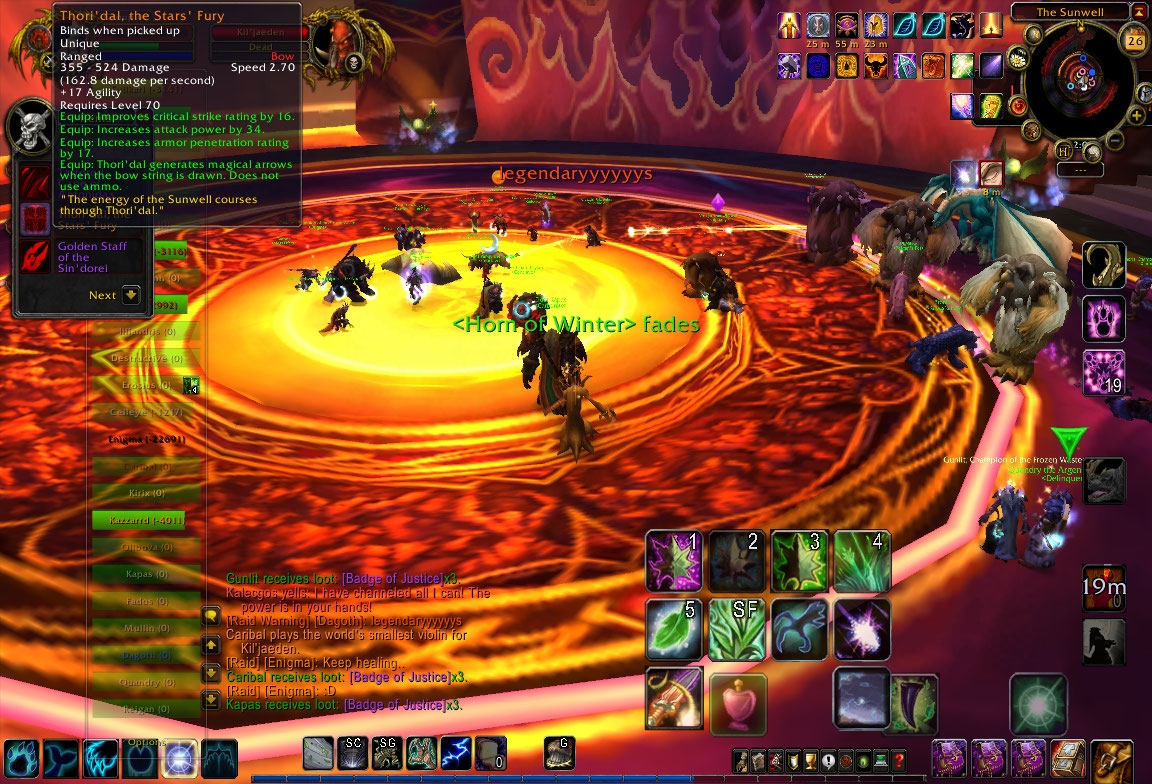Open the red question mark help button
Screen dimensions: 1152x784
tap(899, 760)
